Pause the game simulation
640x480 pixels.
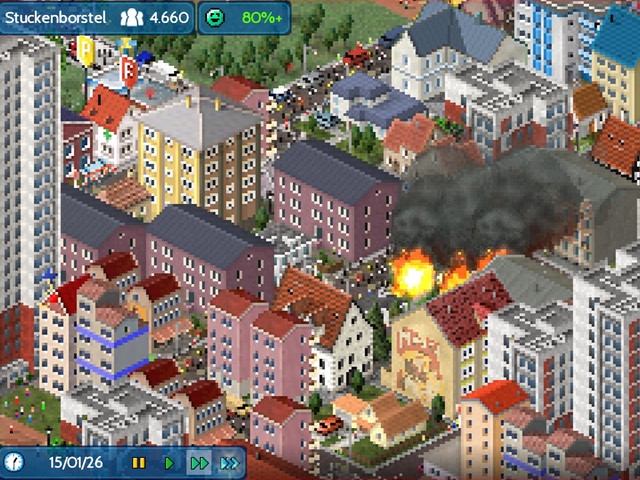(x=139, y=463)
